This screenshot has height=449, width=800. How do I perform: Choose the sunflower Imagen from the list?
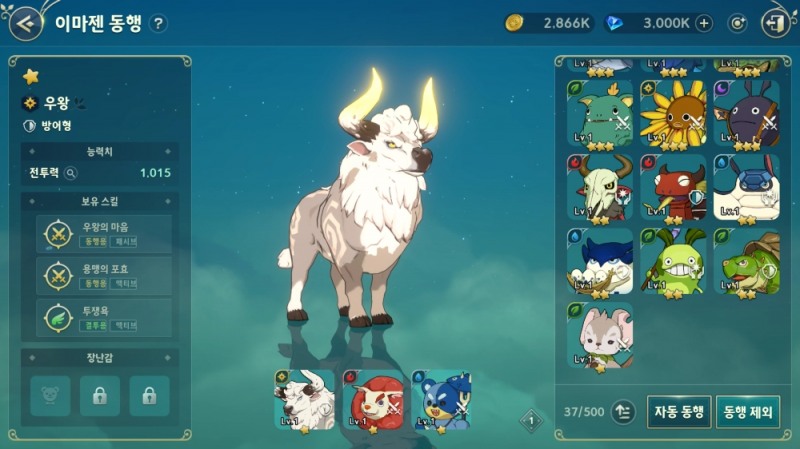pos(672,113)
